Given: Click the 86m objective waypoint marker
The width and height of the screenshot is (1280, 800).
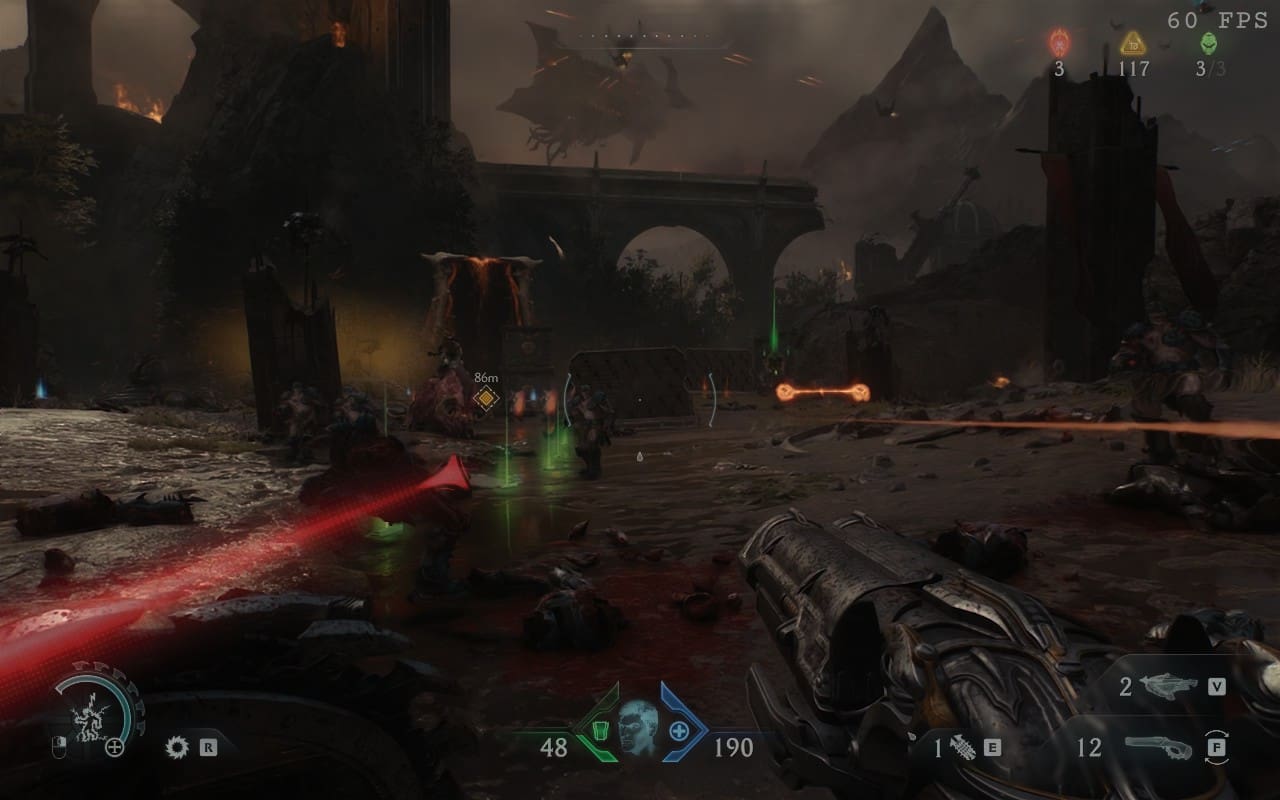Looking at the screenshot, I should 486,399.
